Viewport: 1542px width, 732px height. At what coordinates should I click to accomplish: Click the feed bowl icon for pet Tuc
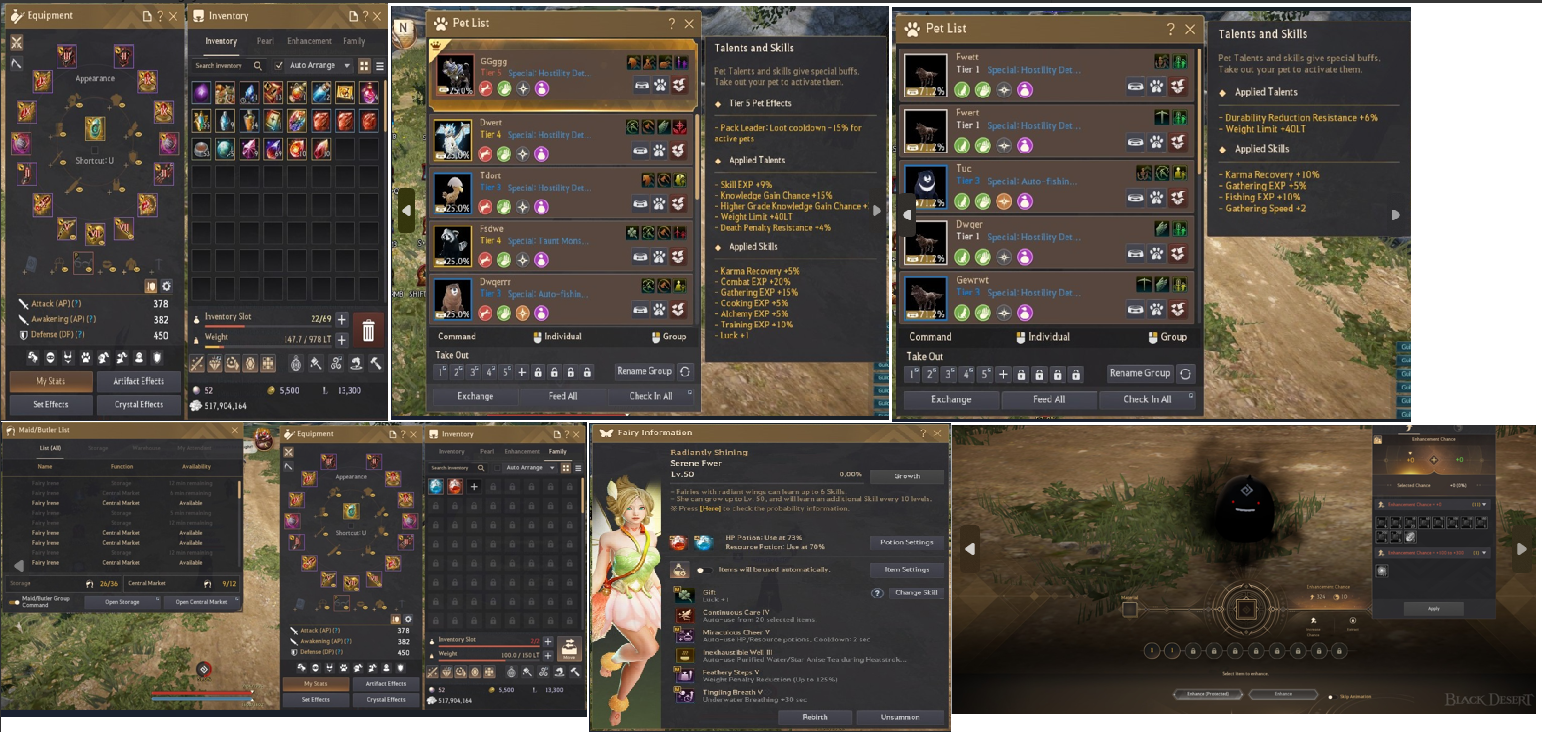click(1136, 196)
